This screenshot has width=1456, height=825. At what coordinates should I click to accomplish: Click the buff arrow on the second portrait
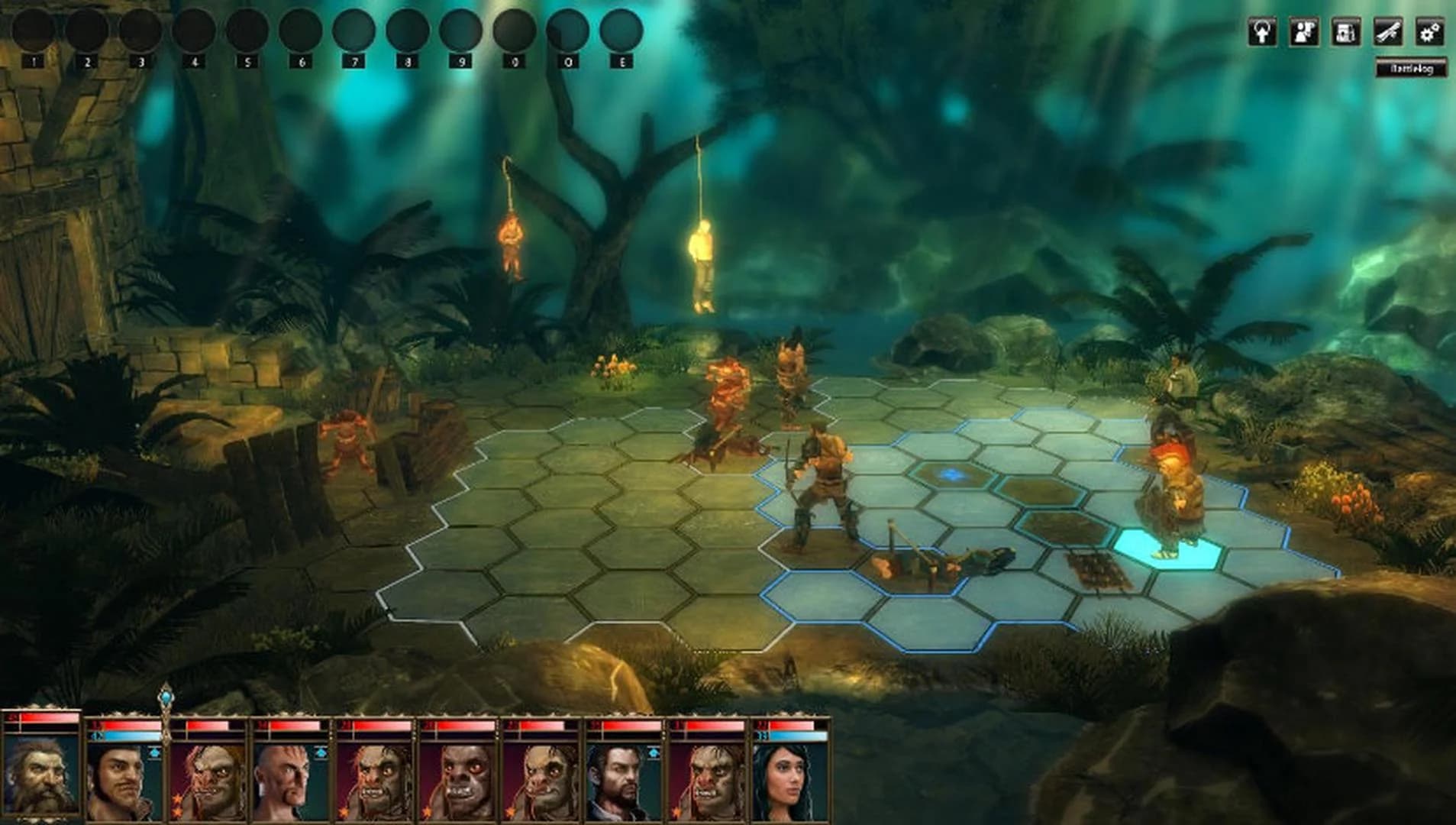155,752
